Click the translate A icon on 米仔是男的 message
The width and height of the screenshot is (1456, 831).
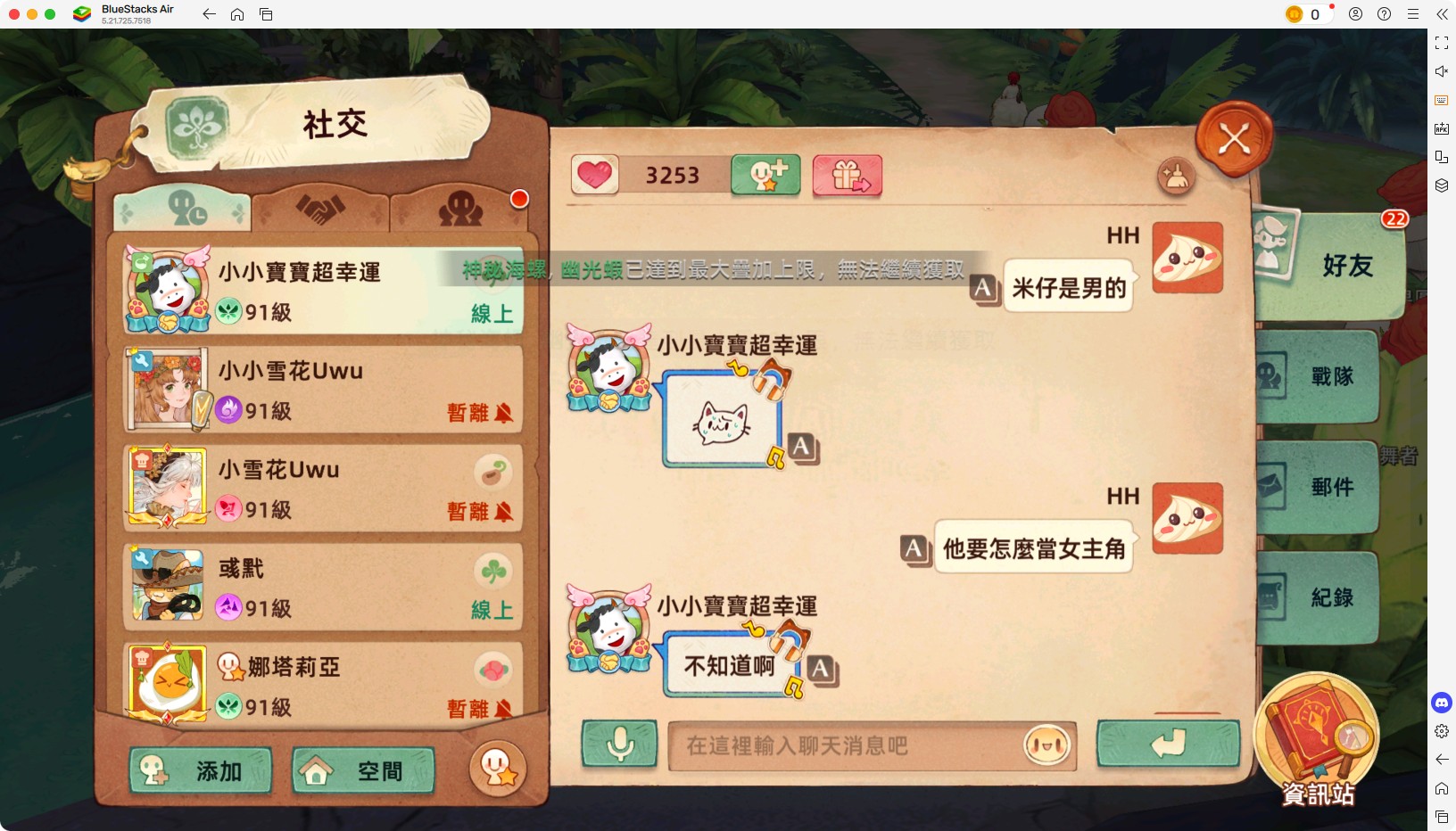[x=985, y=288]
